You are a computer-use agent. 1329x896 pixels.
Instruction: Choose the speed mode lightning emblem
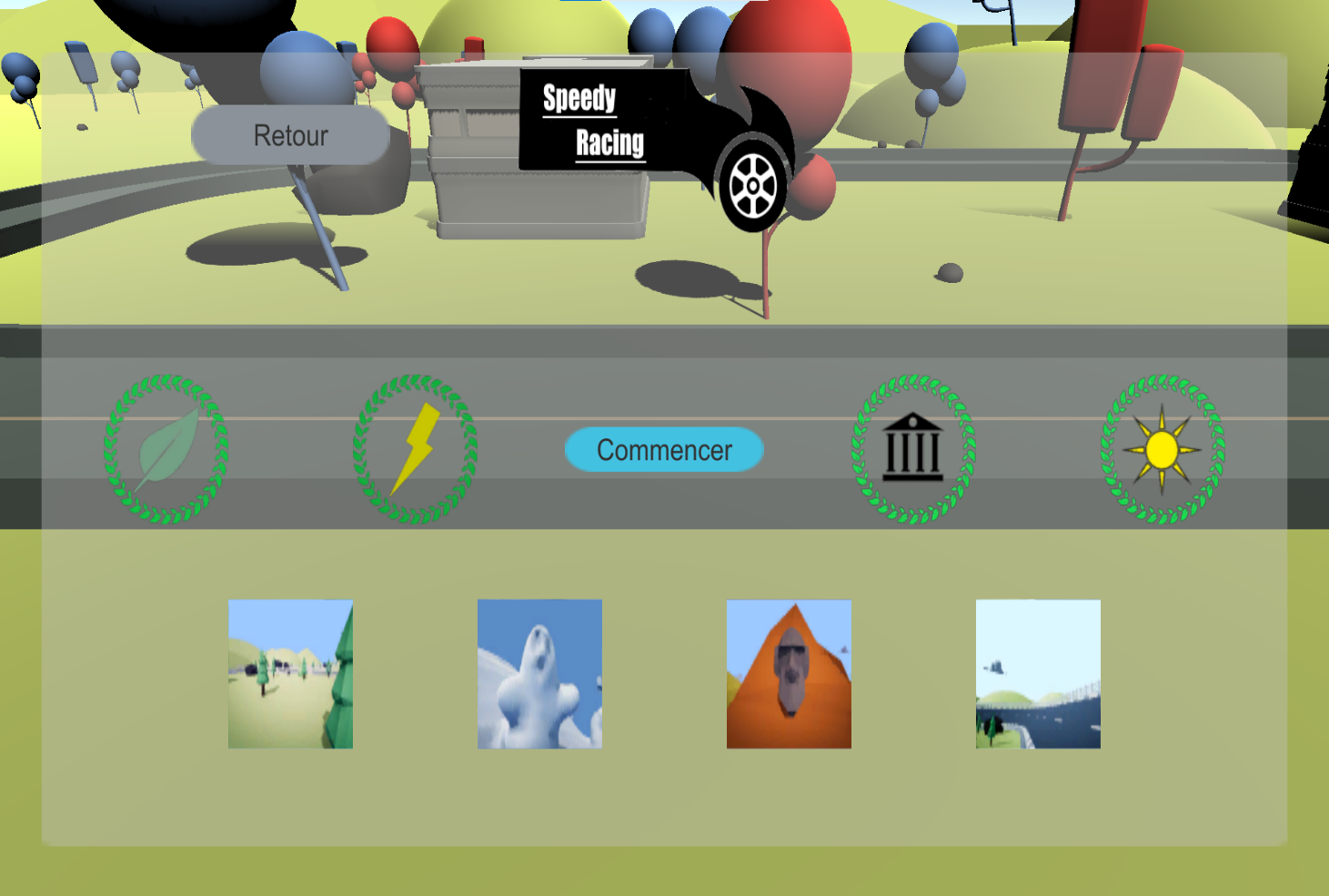click(417, 449)
